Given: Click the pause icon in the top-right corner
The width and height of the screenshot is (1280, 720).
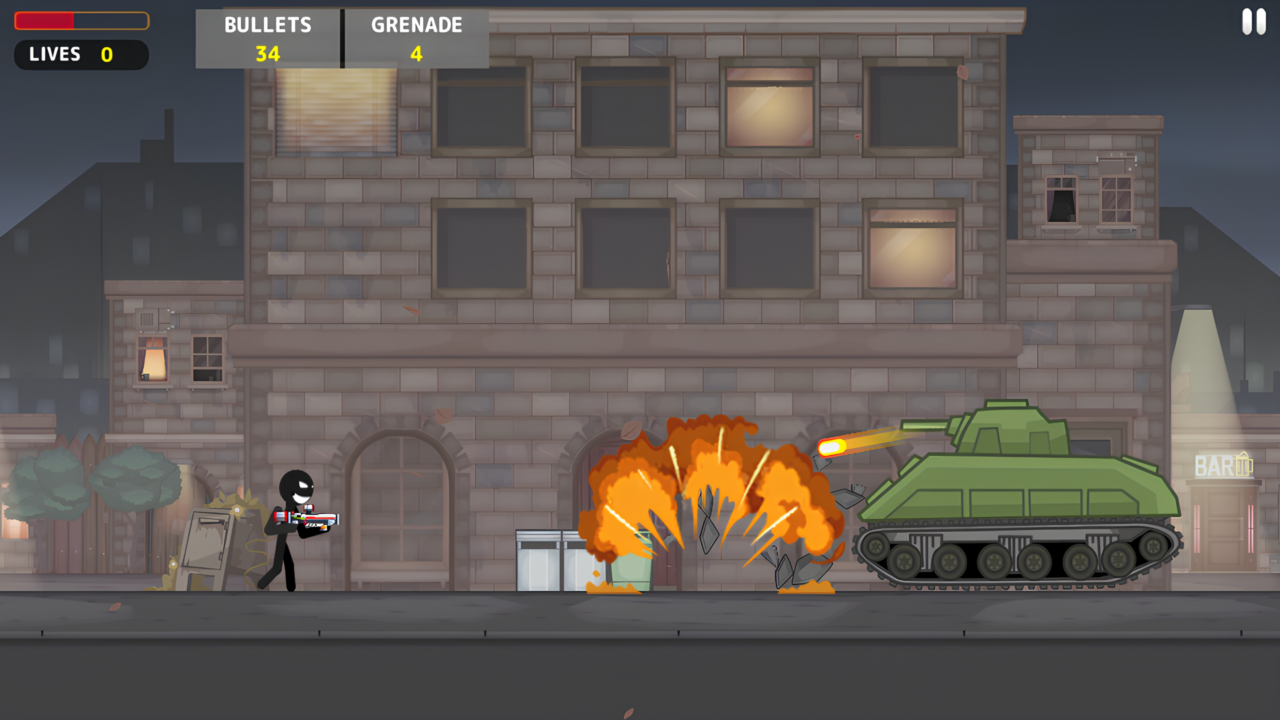Looking at the screenshot, I should click(x=1252, y=21).
